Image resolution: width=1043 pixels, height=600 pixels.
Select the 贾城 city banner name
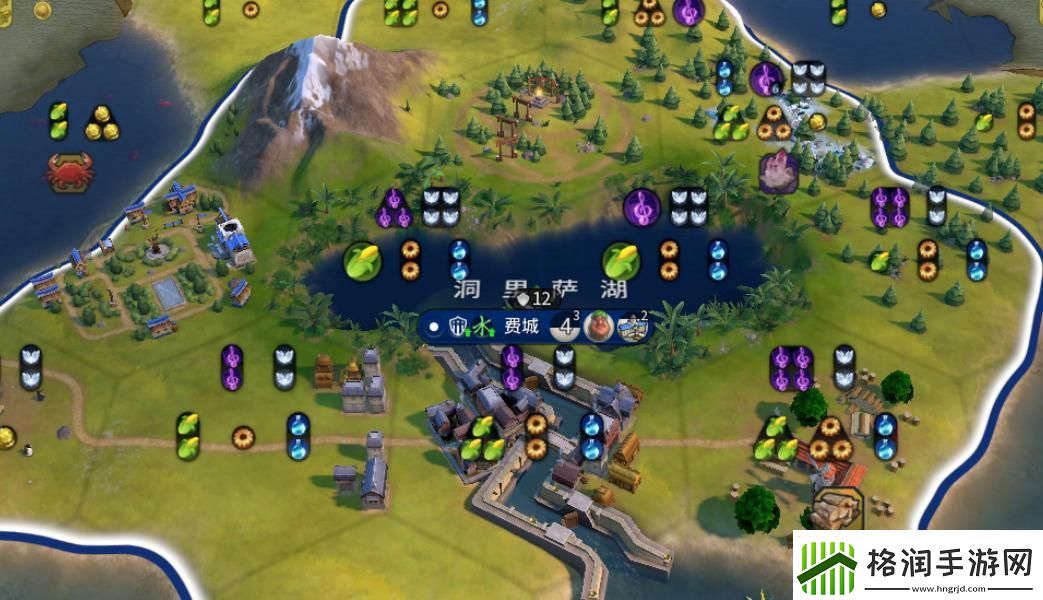tap(521, 327)
